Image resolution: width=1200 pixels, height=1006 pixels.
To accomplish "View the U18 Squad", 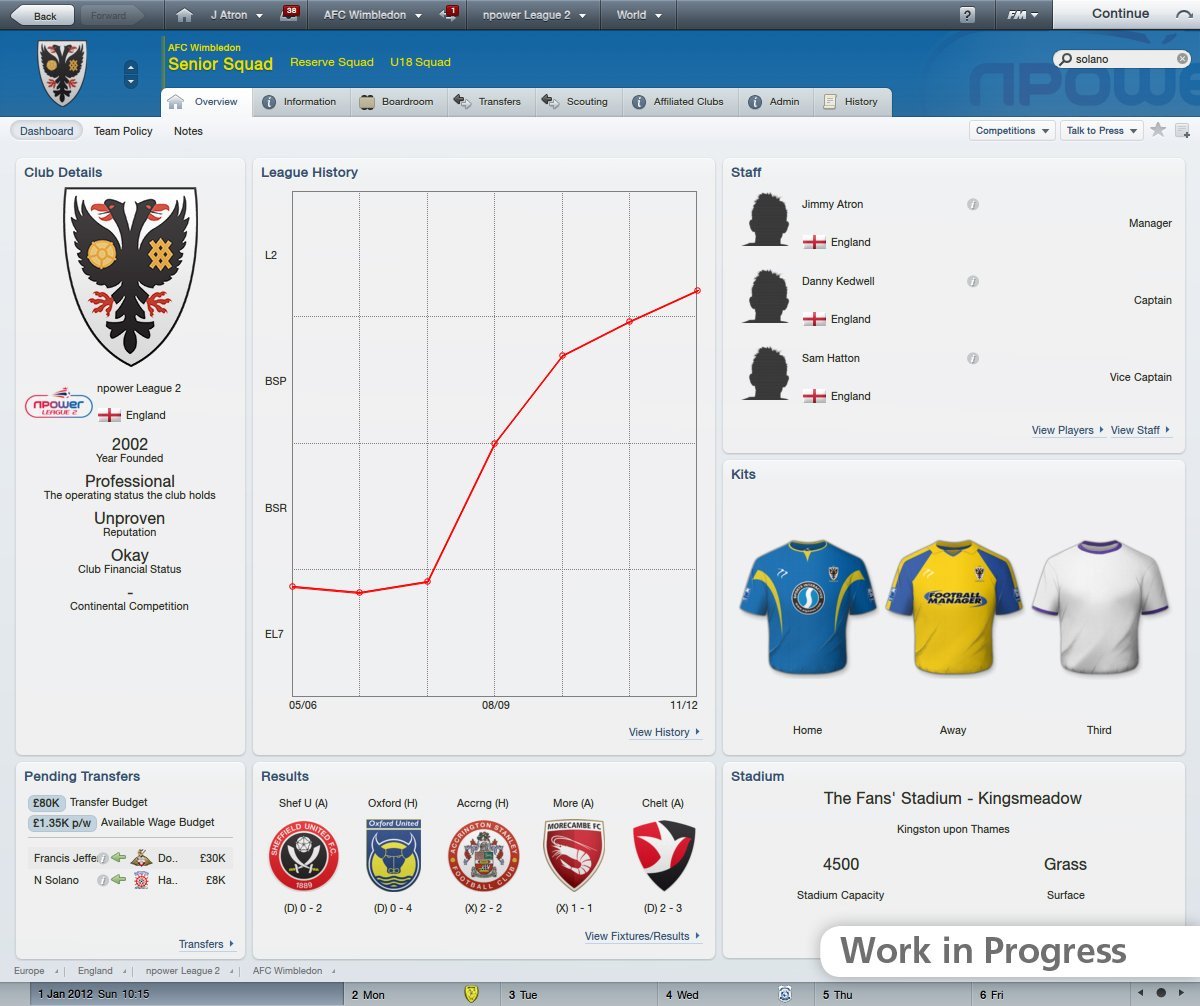I will (x=420, y=62).
